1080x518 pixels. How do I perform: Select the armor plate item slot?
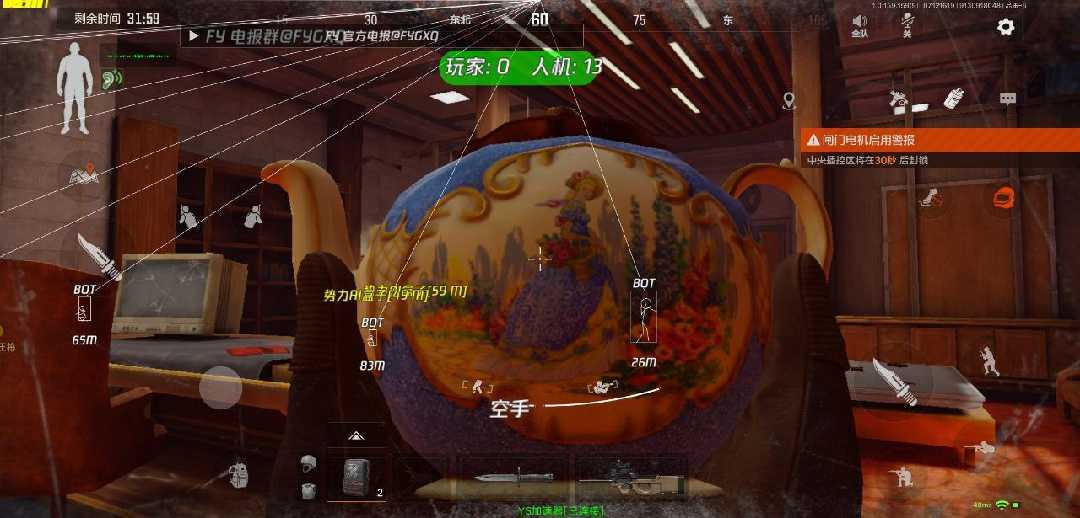point(357,477)
